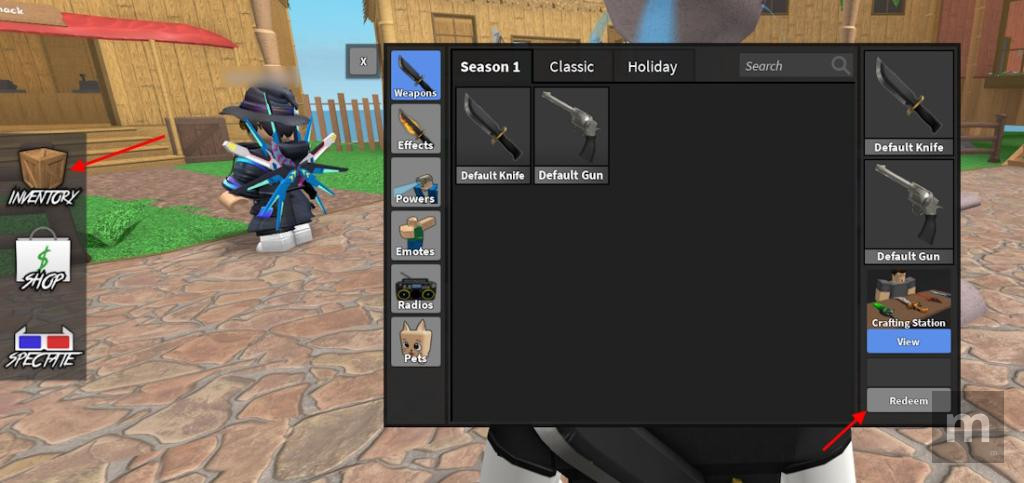Switch to the Season 1 tab

click(x=490, y=67)
